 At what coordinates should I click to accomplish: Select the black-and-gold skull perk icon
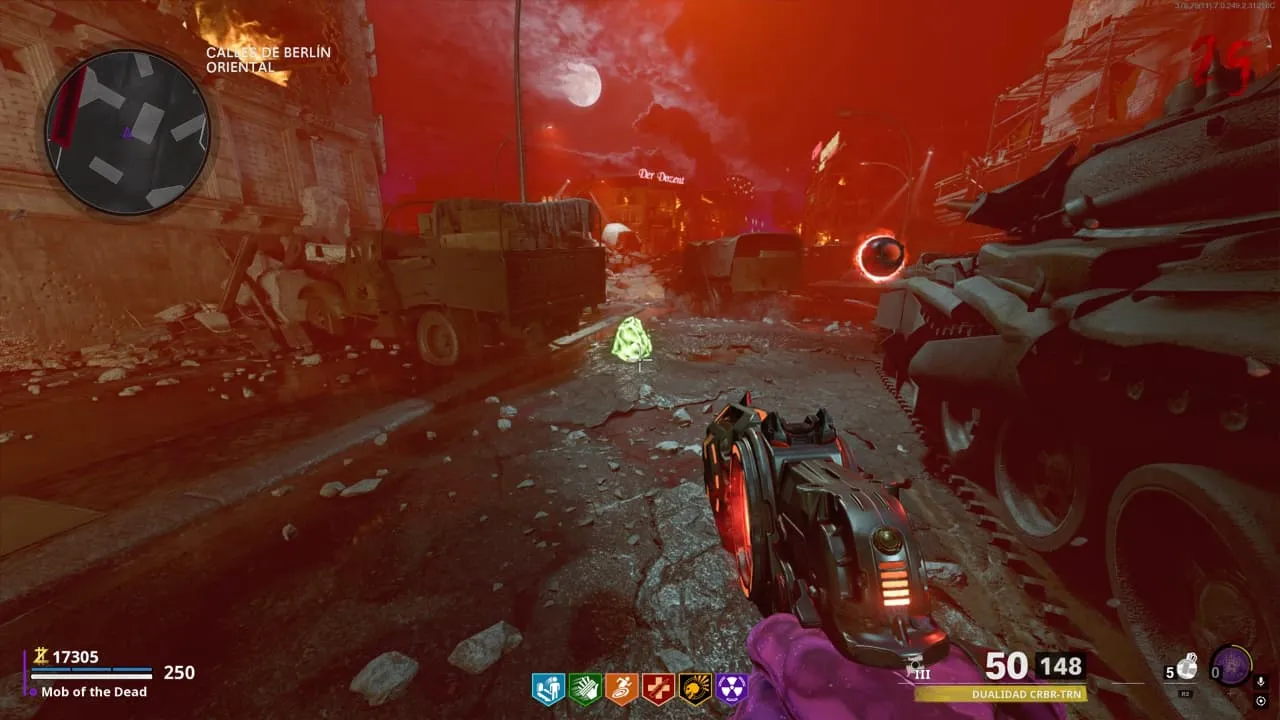coord(695,689)
